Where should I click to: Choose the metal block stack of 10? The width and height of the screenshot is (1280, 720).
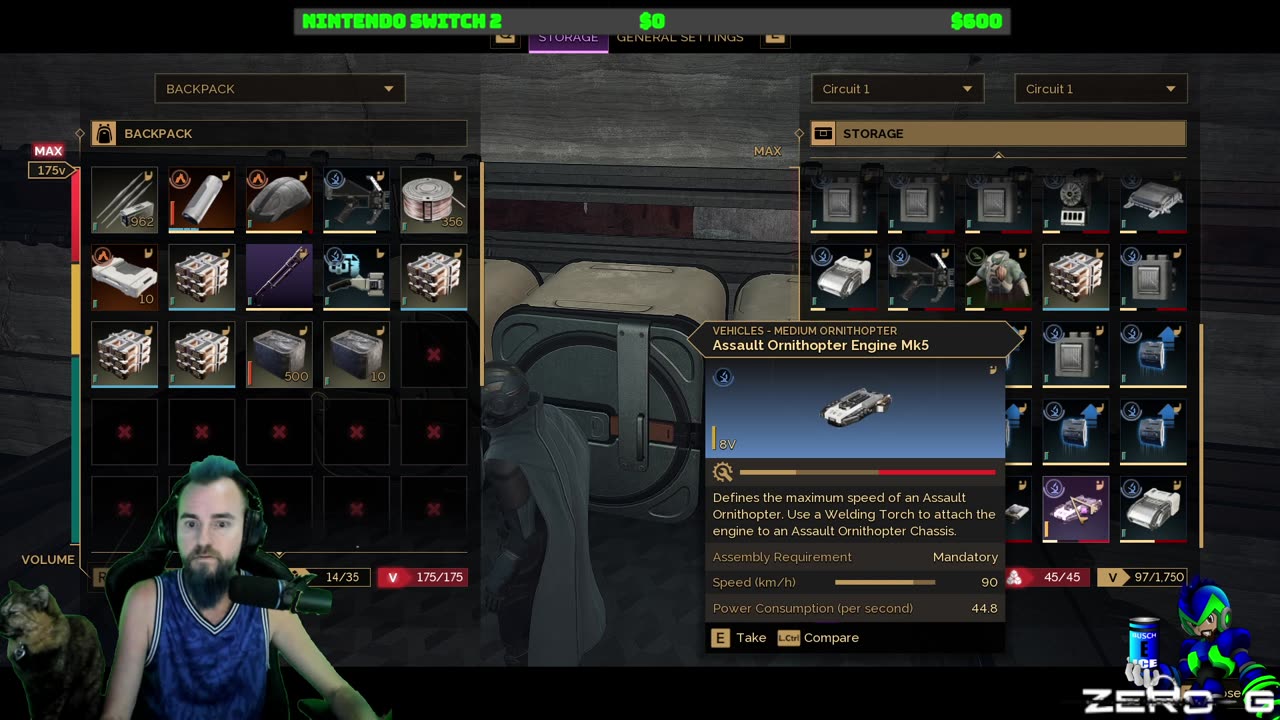tap(357, 354)
